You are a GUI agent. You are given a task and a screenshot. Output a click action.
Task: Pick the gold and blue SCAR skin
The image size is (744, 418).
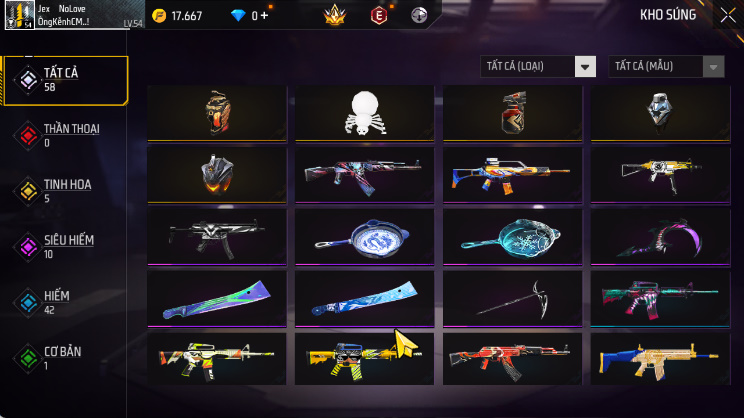660,359
